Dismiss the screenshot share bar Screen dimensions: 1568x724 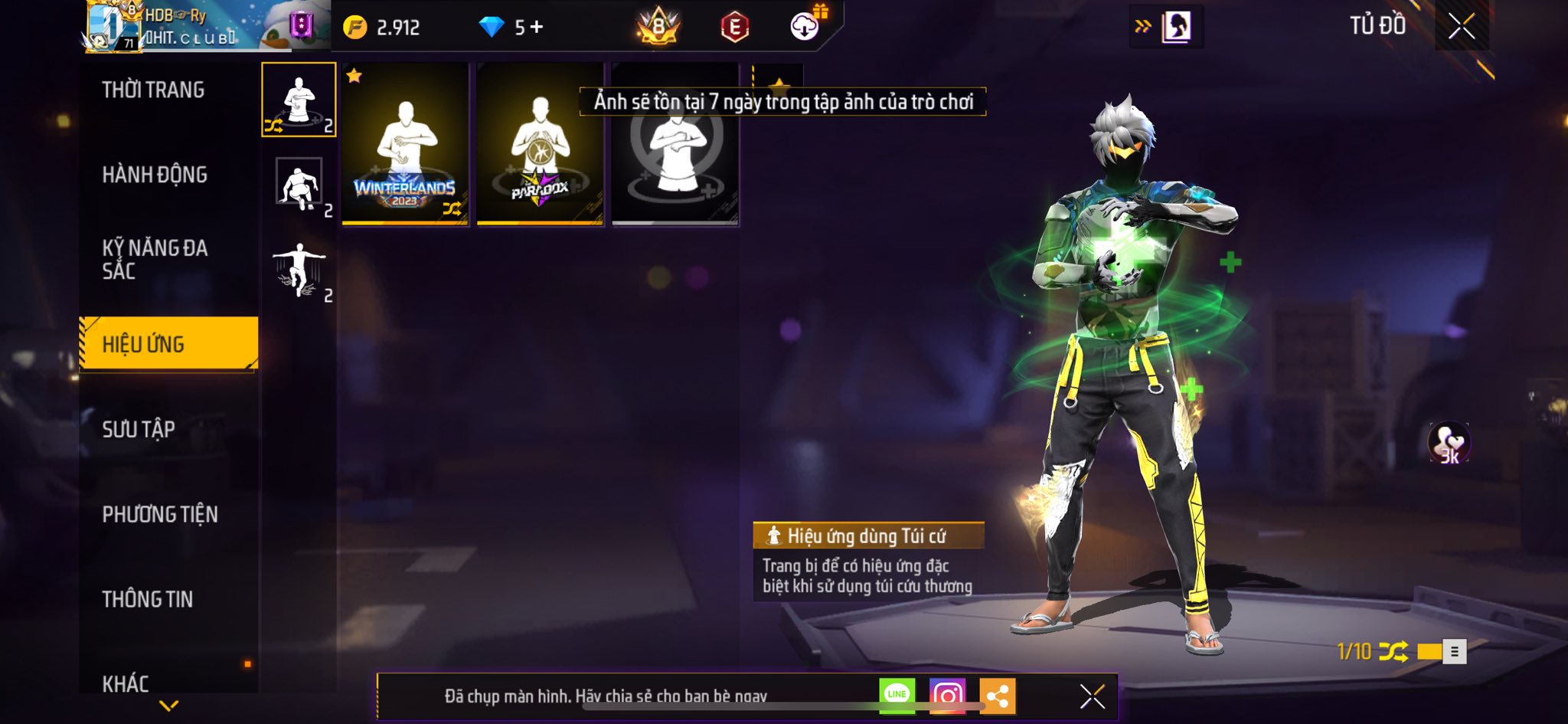tap(1092, 696)
